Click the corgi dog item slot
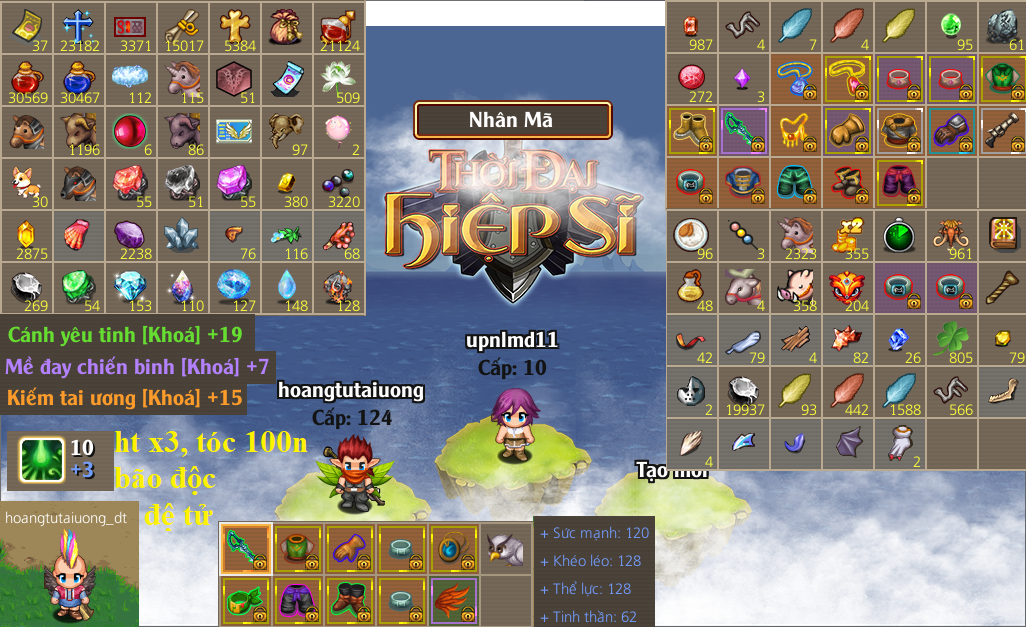This screenshot has width=1026, height=627. [26, 183]
